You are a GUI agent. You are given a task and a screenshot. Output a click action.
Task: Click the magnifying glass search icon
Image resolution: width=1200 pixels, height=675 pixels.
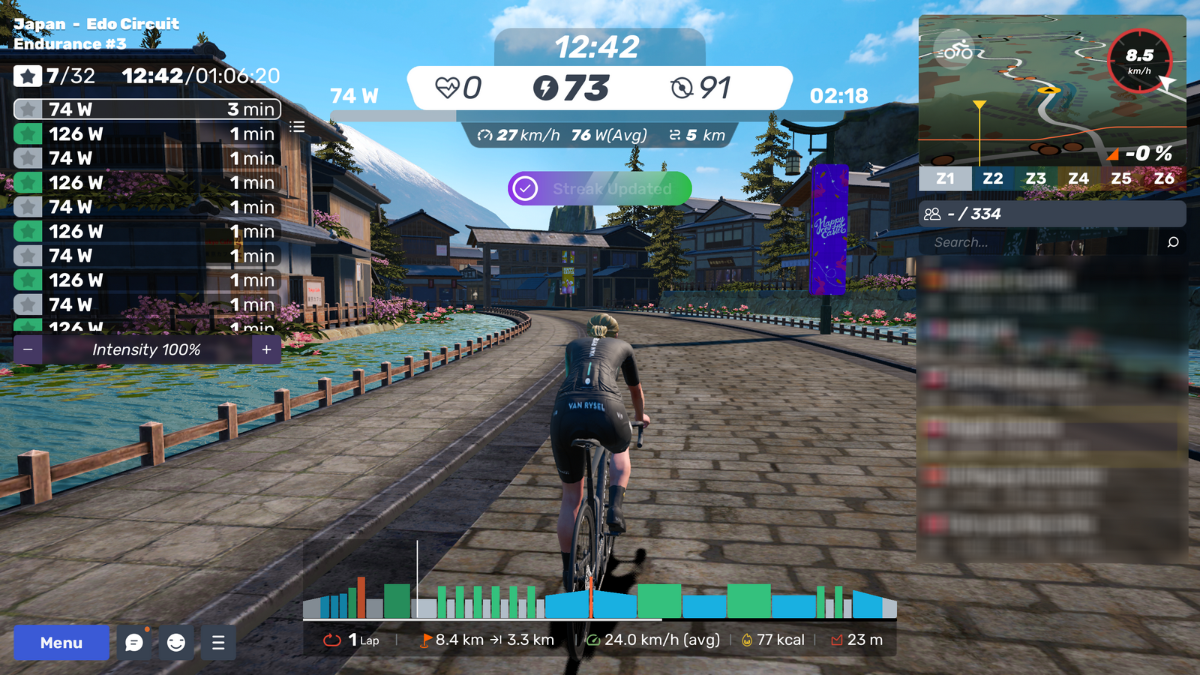1173,242
